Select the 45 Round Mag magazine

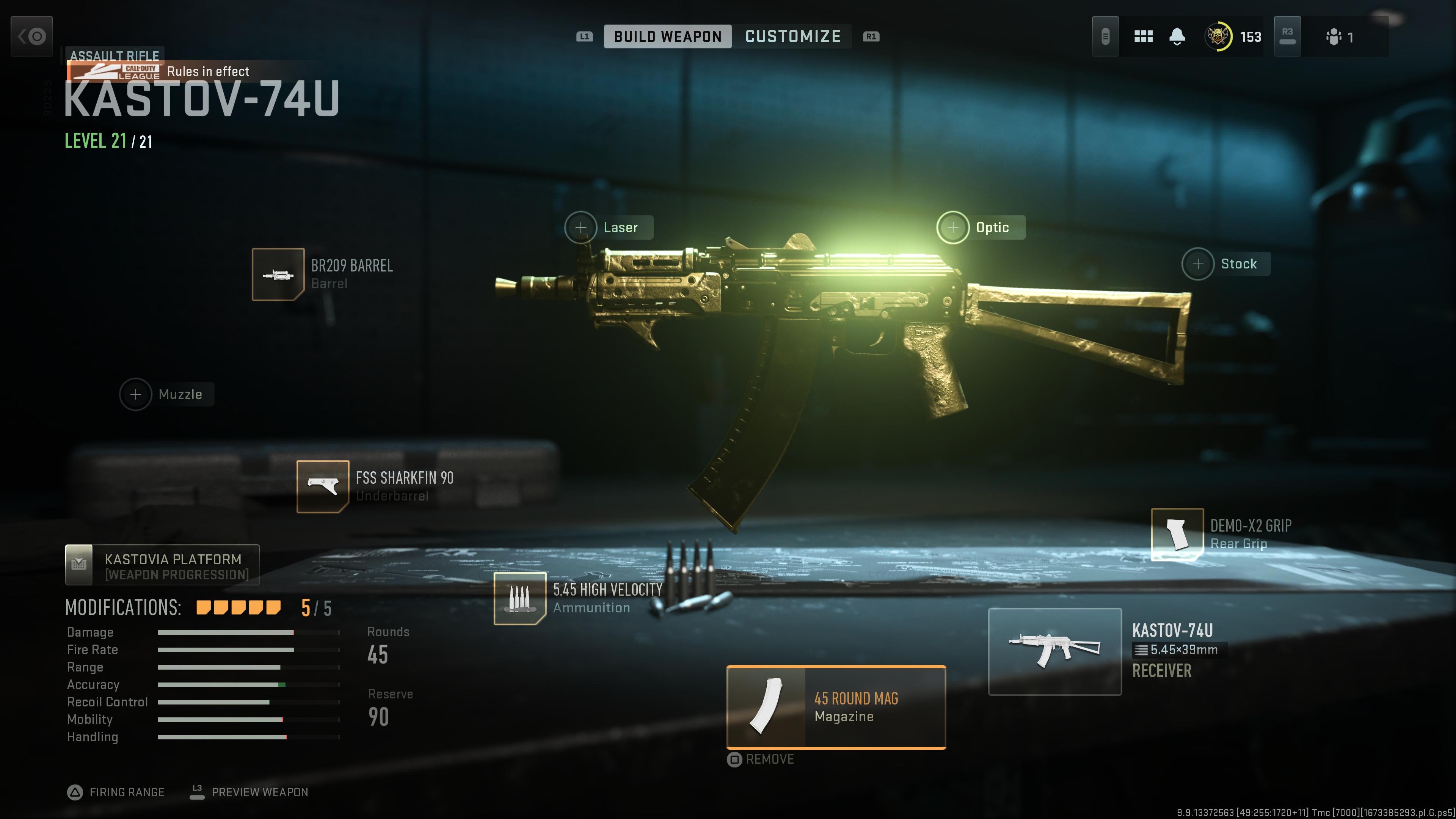836,708
